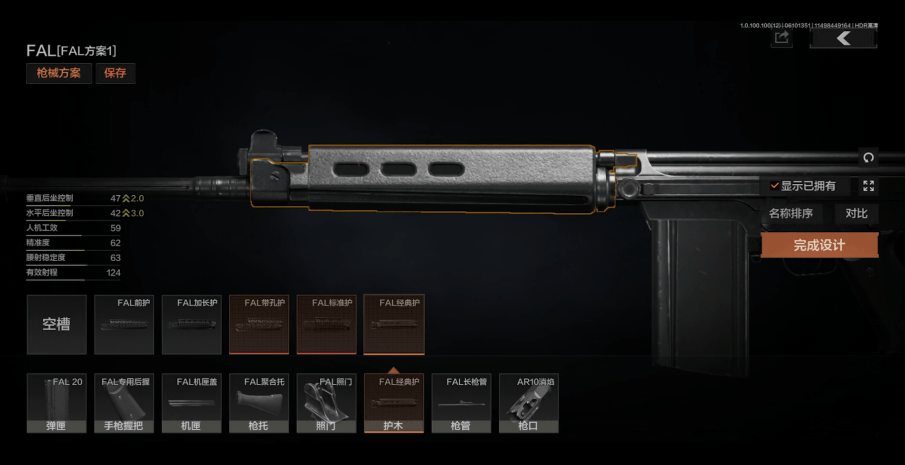
Task: Sort parts with 名称排序
Action: tap(790, 213)
